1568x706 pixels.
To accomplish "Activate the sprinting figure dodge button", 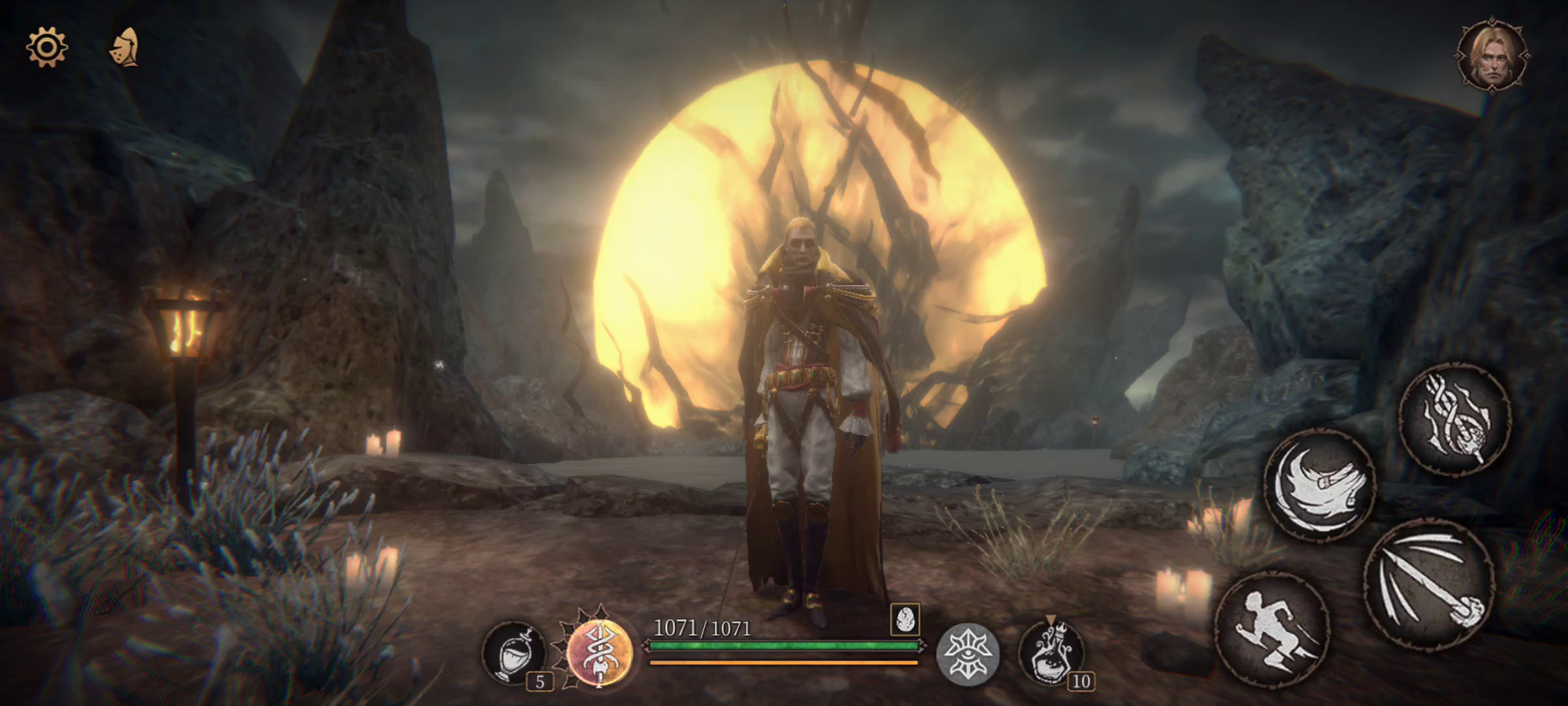I will pyautogui.click(x=1272, y=630).
